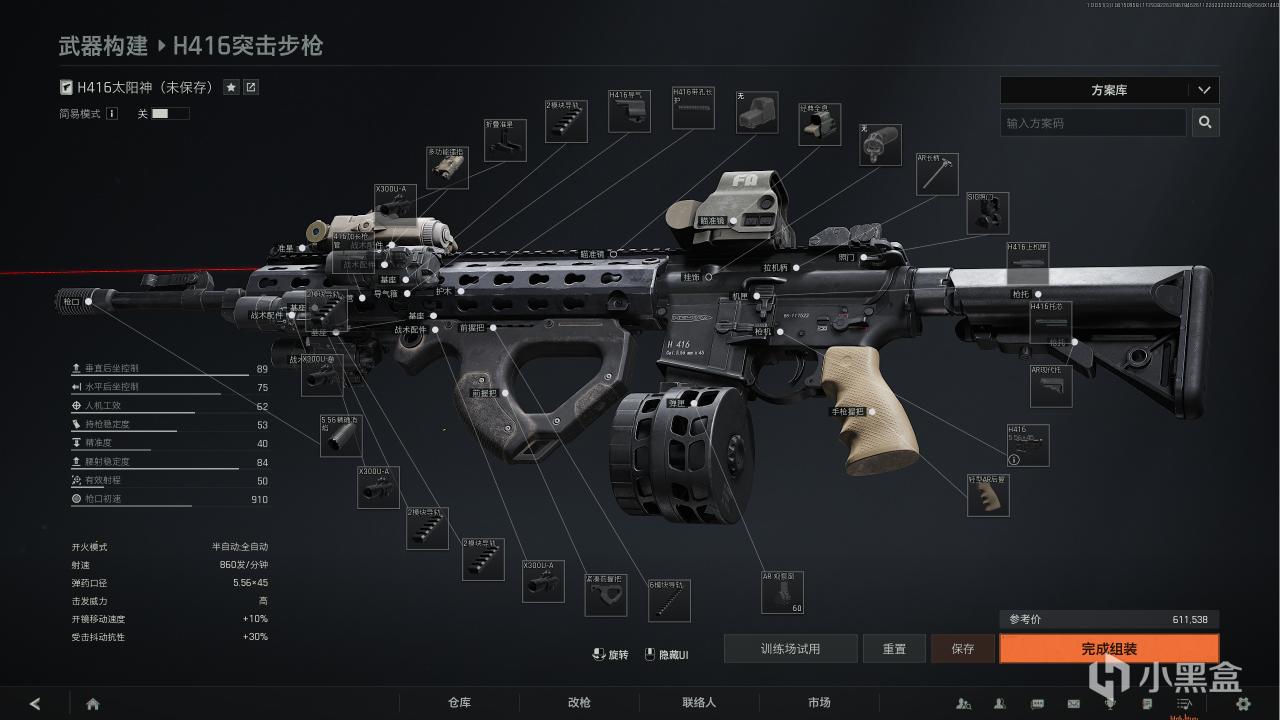Viewport: 1280px width, 720px height.
Task: Switch to the 仓库 warehouse tab
Action: point(459,703)
